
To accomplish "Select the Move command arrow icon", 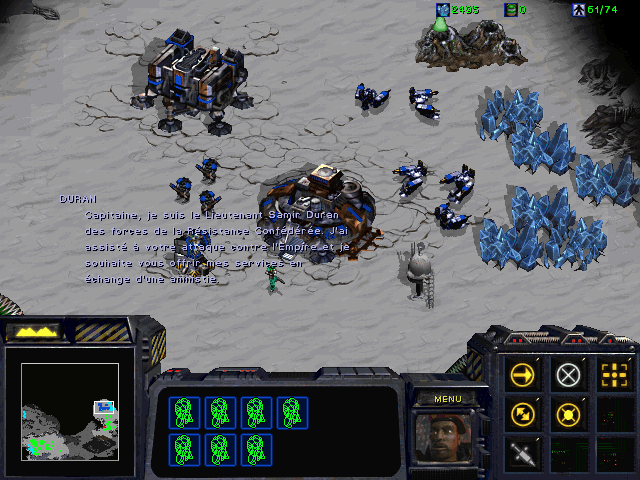I will coord(523,375).
